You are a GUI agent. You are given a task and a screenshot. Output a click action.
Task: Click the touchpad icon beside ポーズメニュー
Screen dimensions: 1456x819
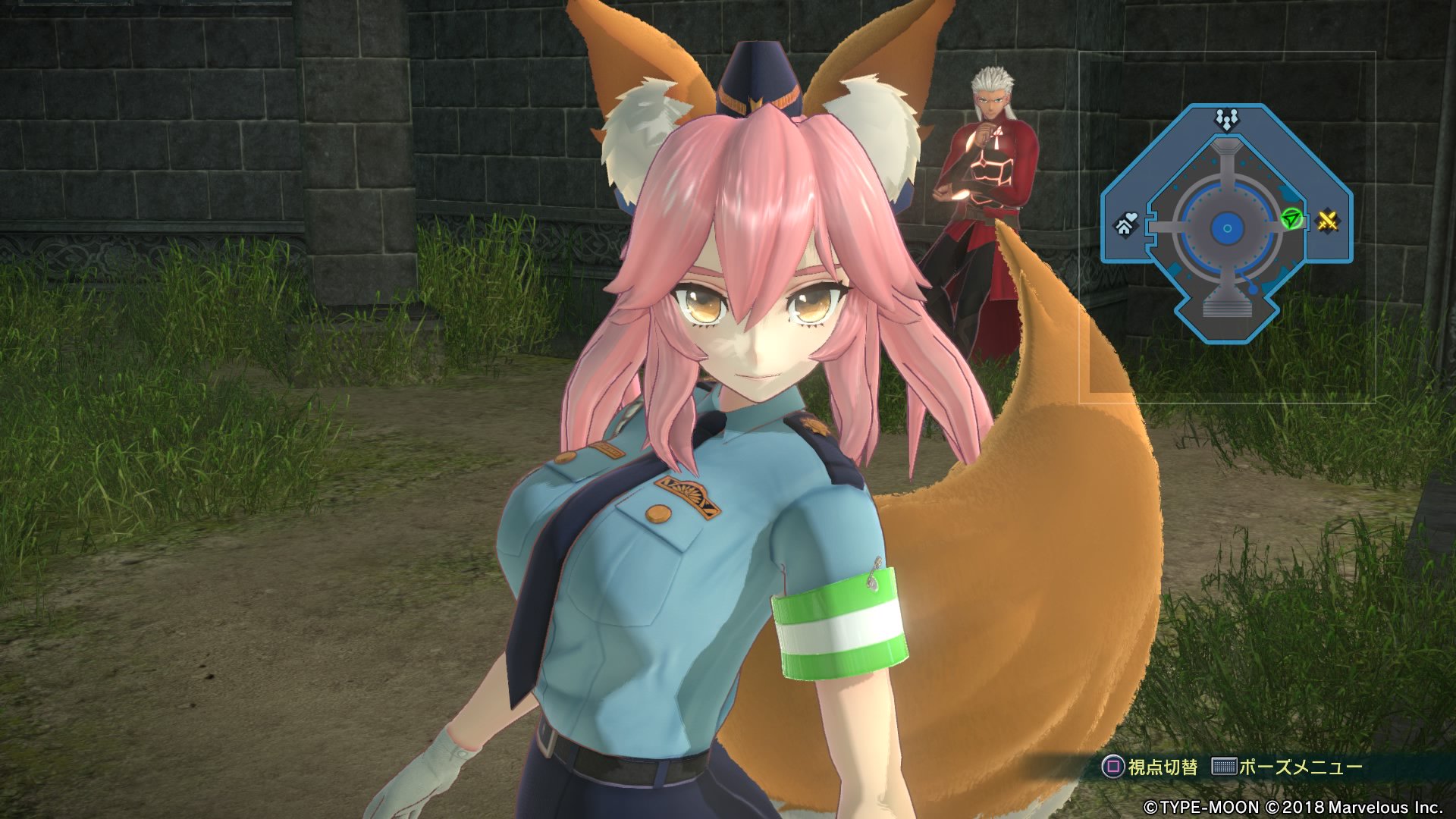pyautogui.click(x=1223, y=767)
